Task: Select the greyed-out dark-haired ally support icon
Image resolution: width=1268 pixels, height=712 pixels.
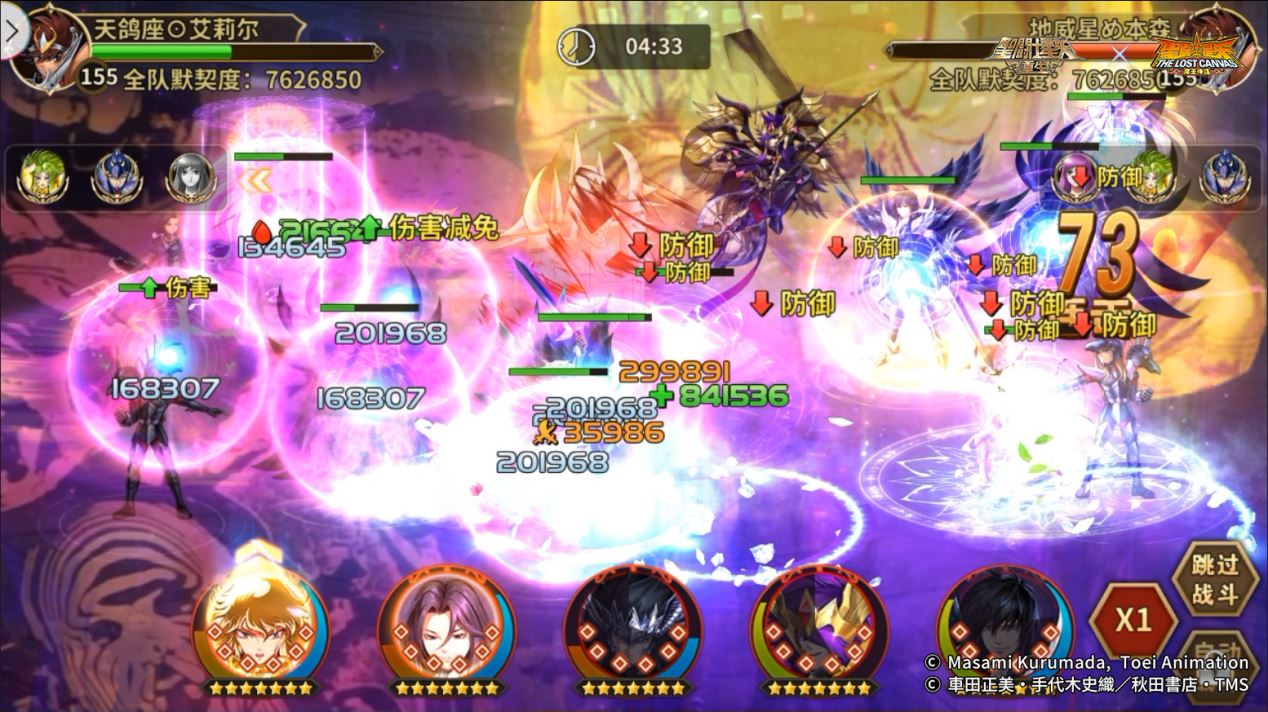Action: pyautogui.click(x=190, y=178)
